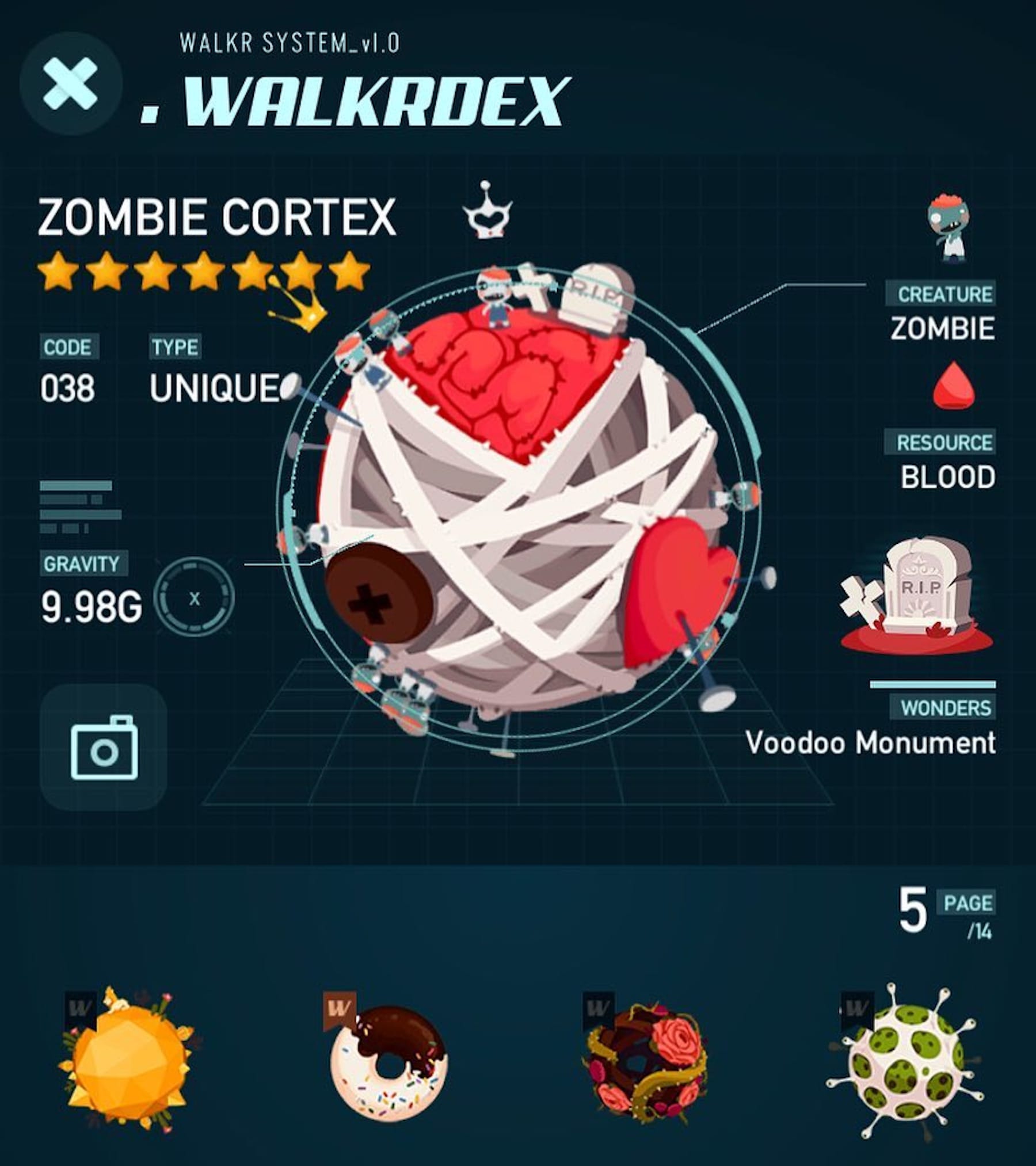
Task: Take a photo with the camera button
Action: pyautogui.click(x=104, y=747)
